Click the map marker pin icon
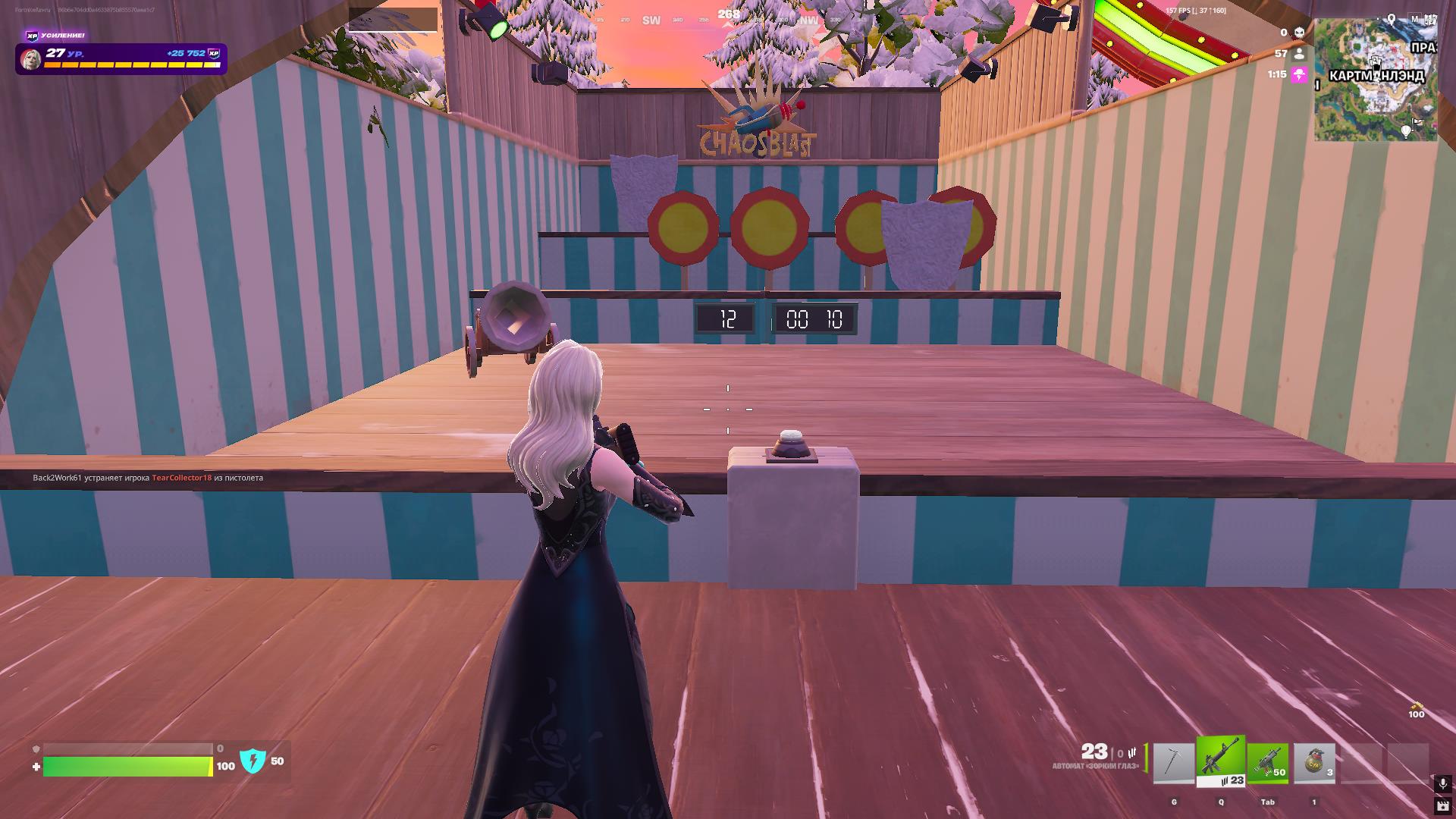 [1392, 18]
